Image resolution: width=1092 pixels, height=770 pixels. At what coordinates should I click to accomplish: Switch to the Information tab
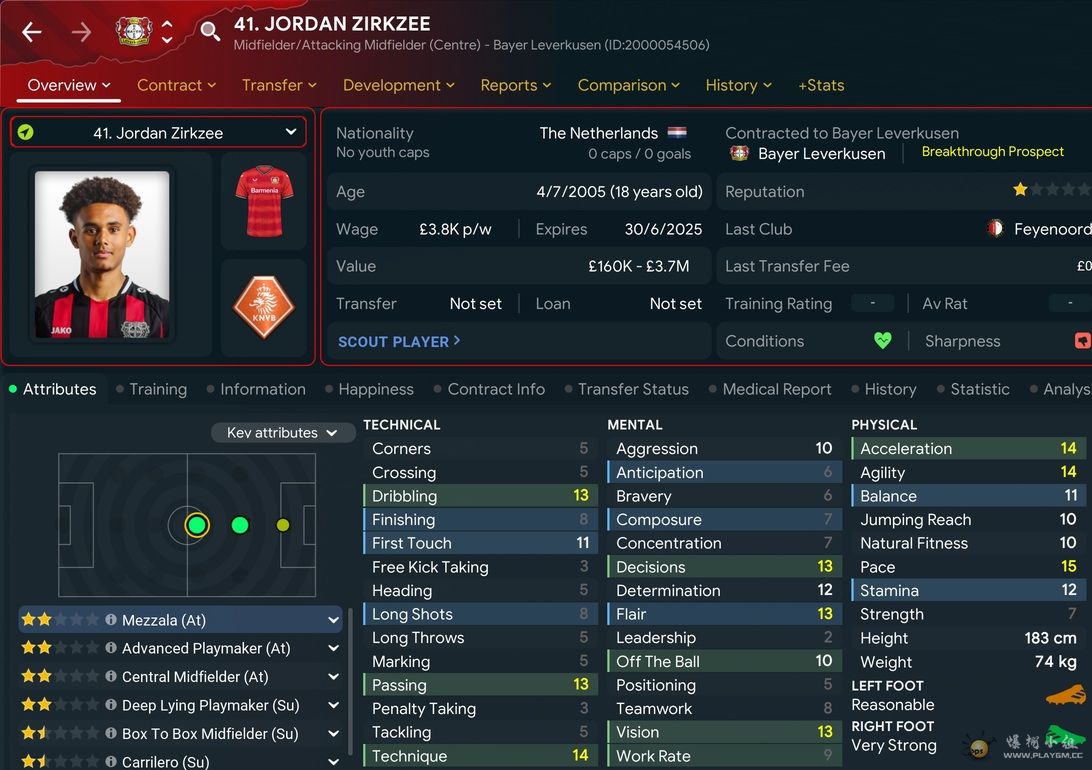(262, 389)
